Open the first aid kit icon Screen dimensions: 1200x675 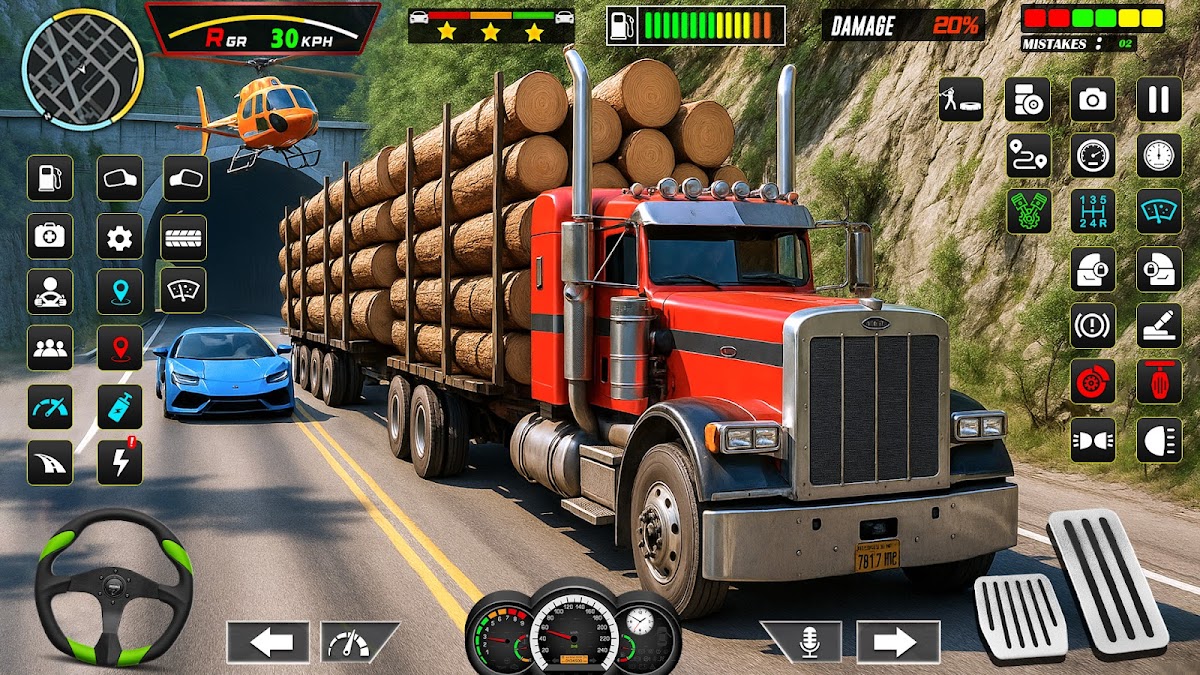click(49, 237)
